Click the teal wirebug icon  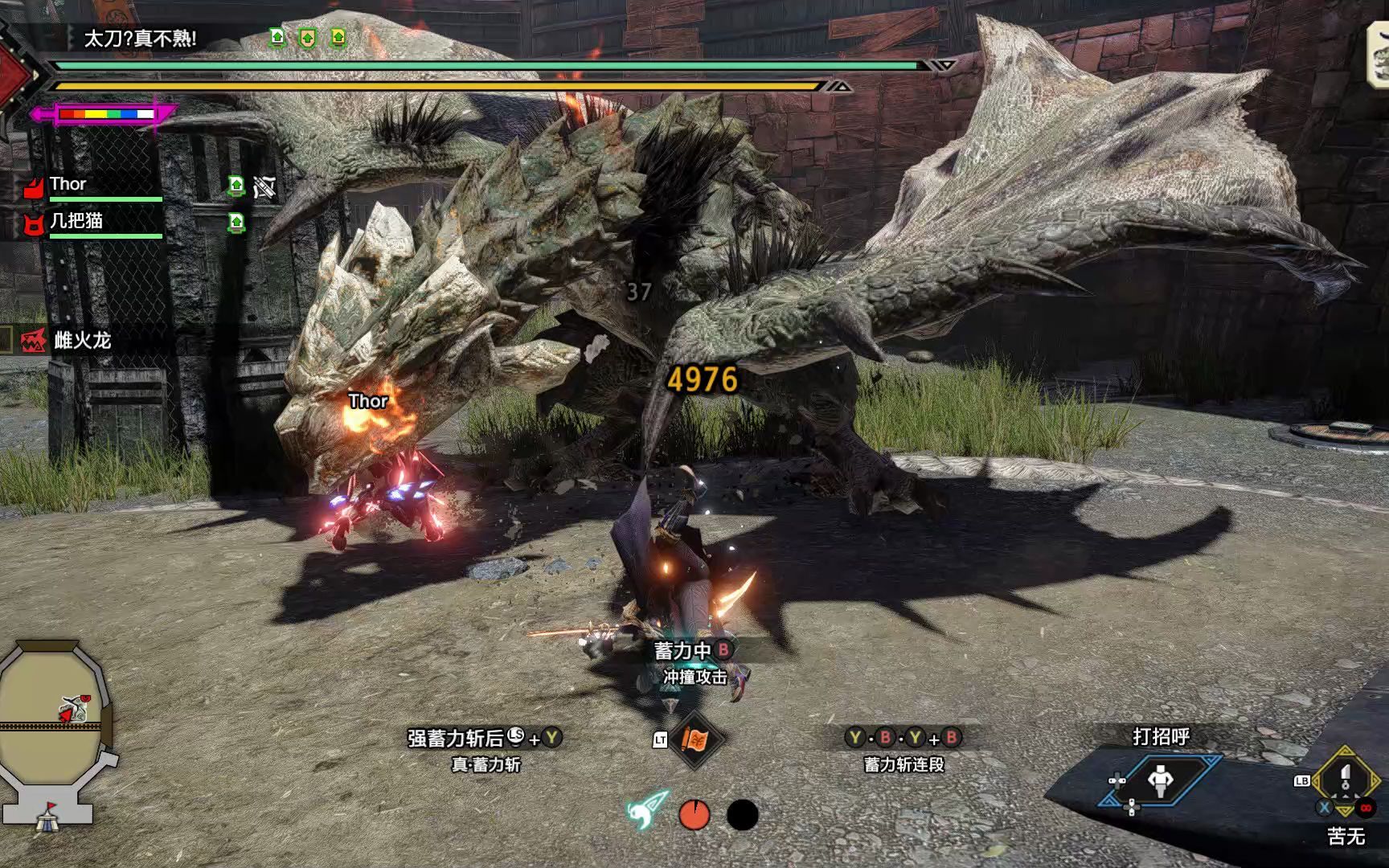647,812
